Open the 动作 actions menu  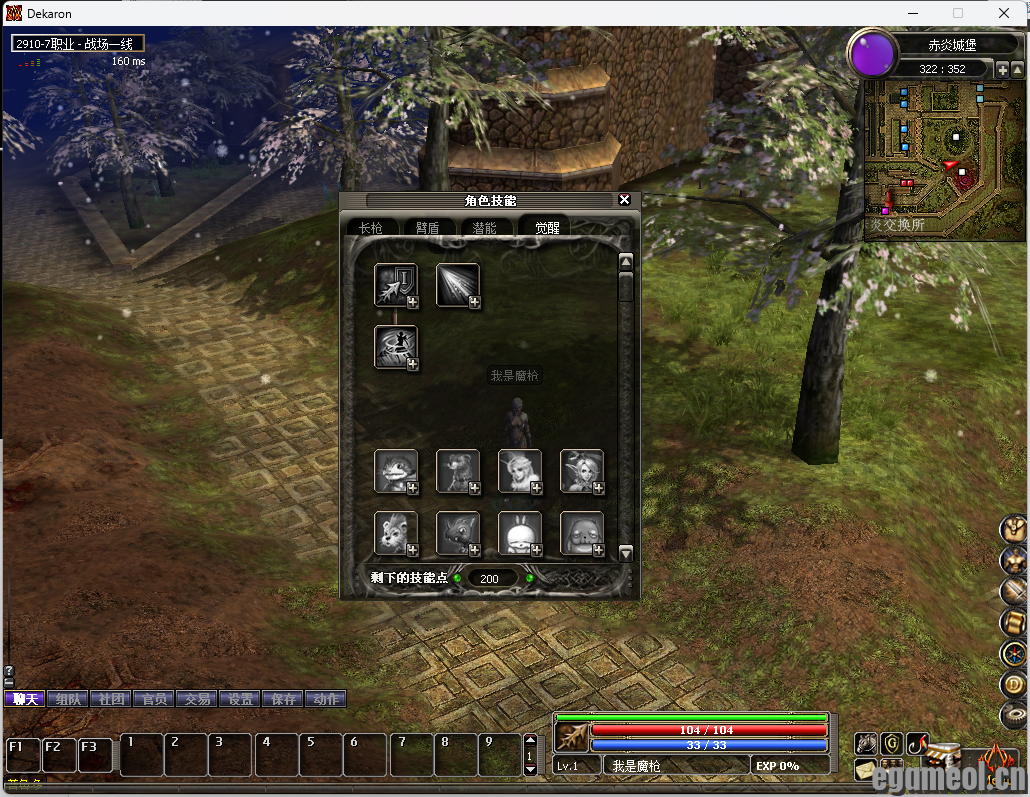coord(326,699)
